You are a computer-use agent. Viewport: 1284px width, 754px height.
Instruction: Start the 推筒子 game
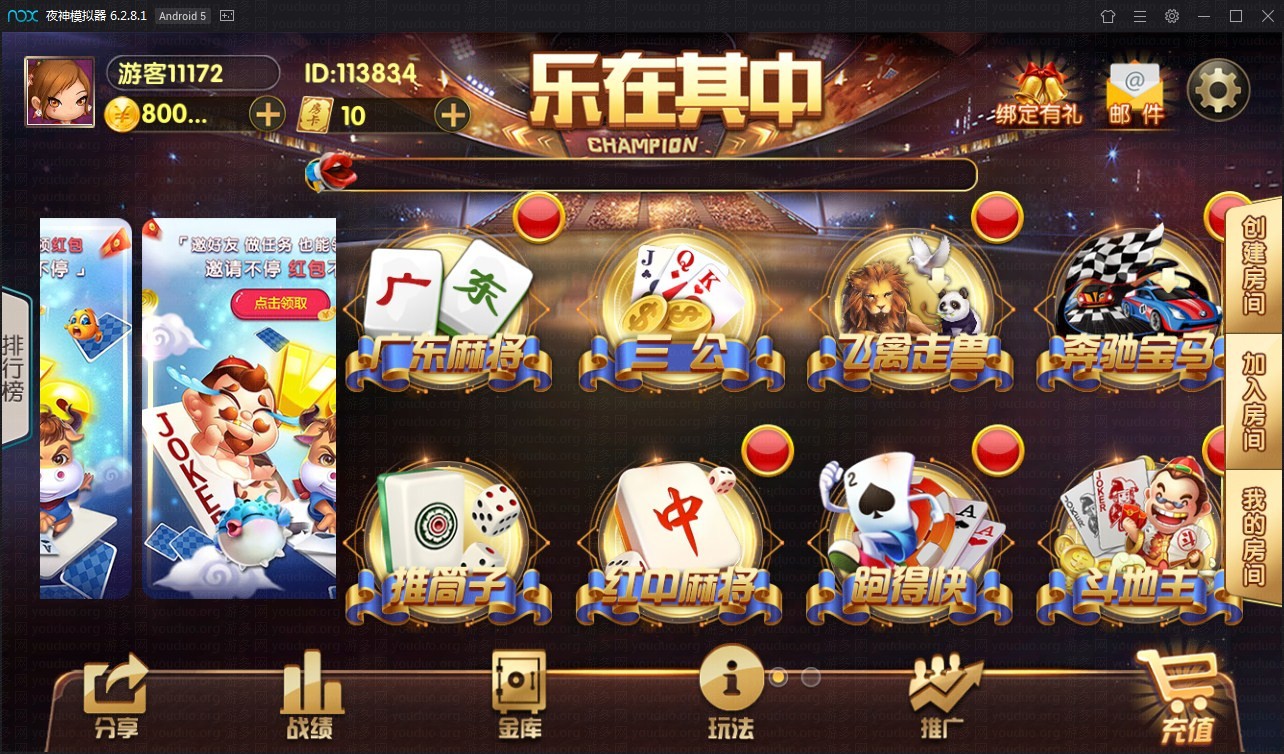[449, 530]
